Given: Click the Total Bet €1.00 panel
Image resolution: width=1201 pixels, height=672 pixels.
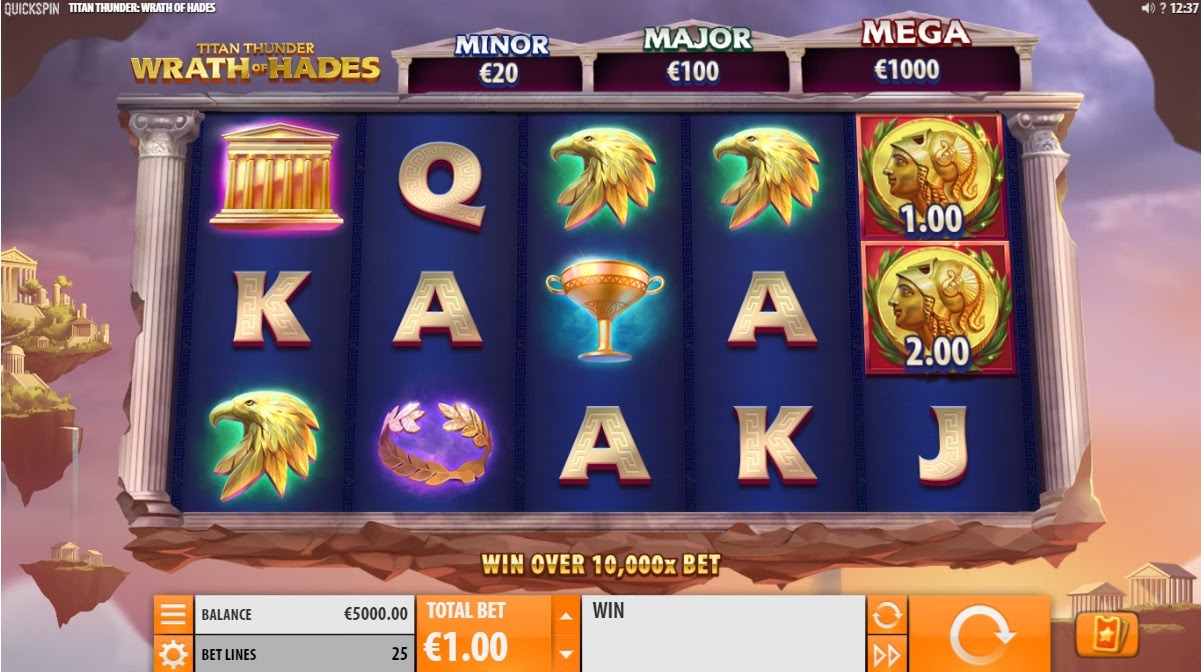Looking at the screenshot, I should [487, 634].
